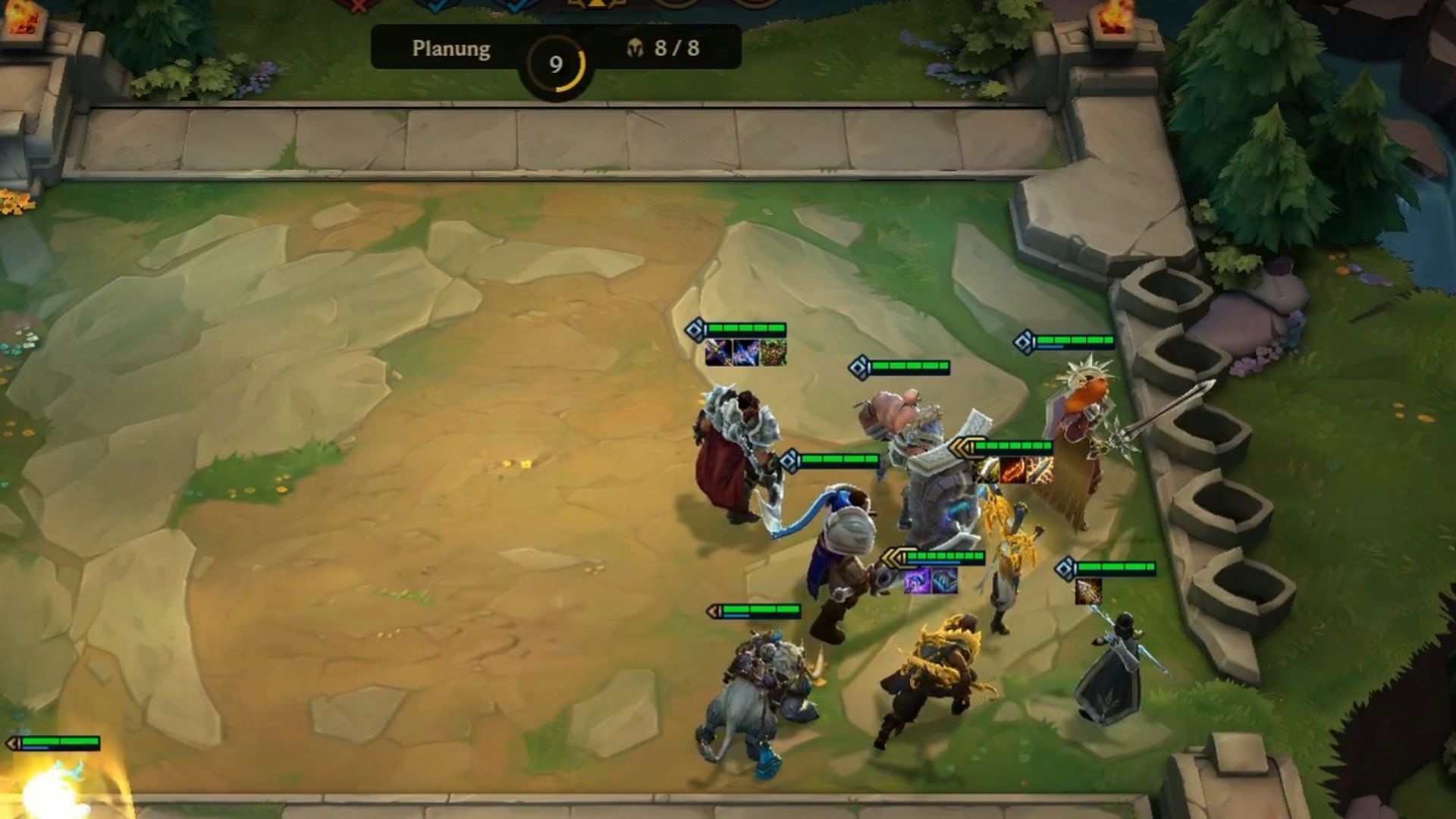Click the Thornmail item icon under the top champion
1456x819 pixels.
coord(773,353)
